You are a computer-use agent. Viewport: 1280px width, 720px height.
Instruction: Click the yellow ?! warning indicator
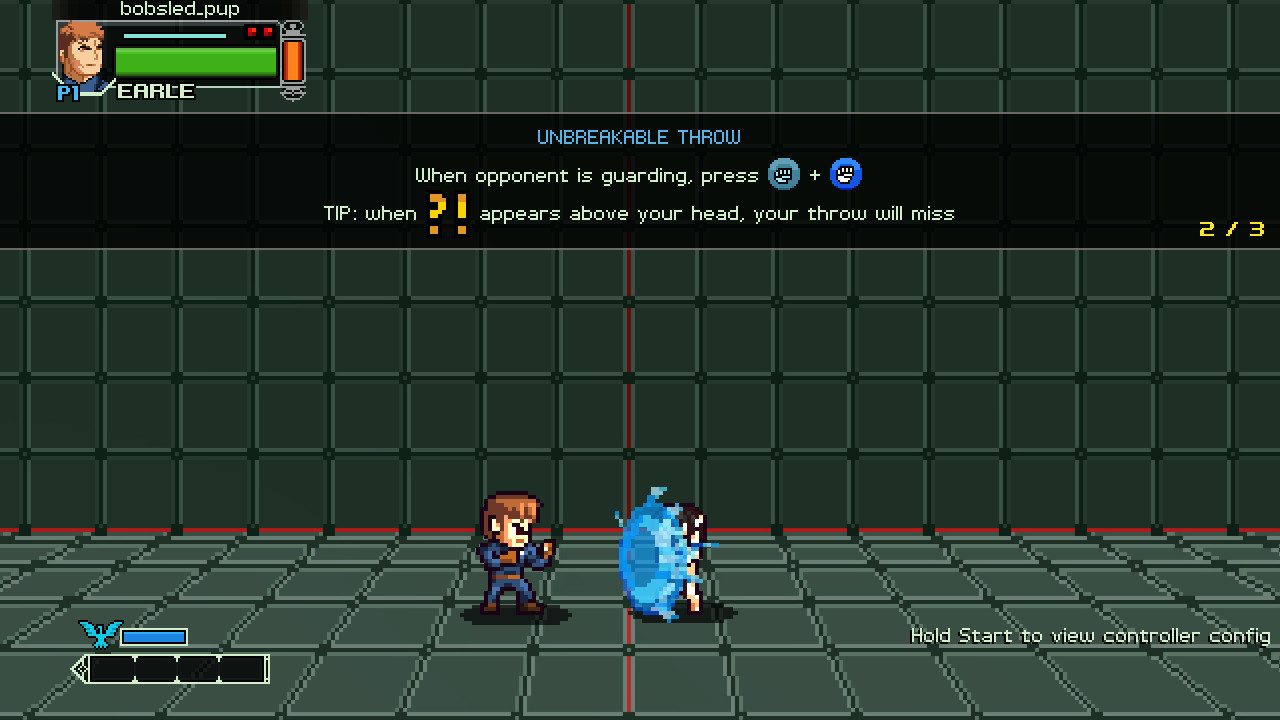click(x=449, y=212)
